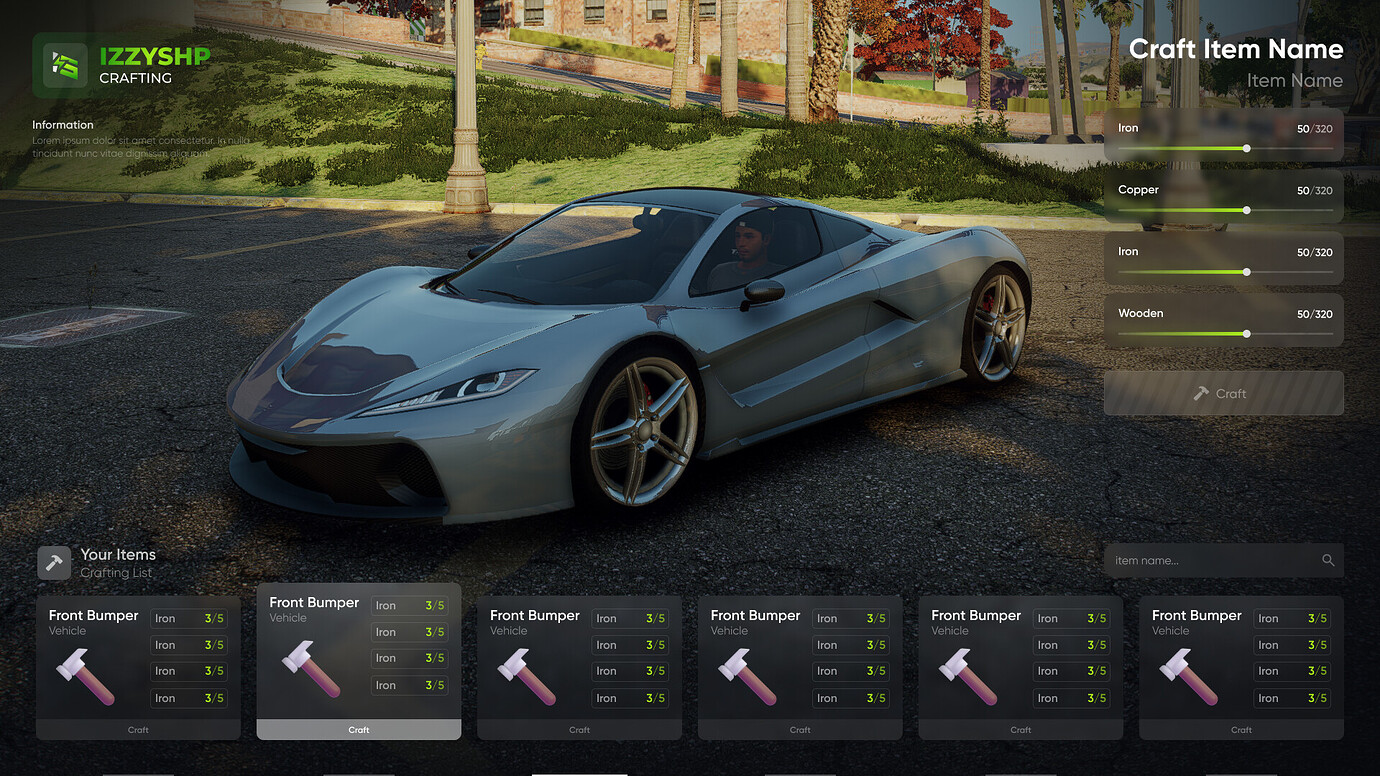
Task: Select the wrench icon beside Your Items heading
Action: pyautogui.click(x=53, y=562)
